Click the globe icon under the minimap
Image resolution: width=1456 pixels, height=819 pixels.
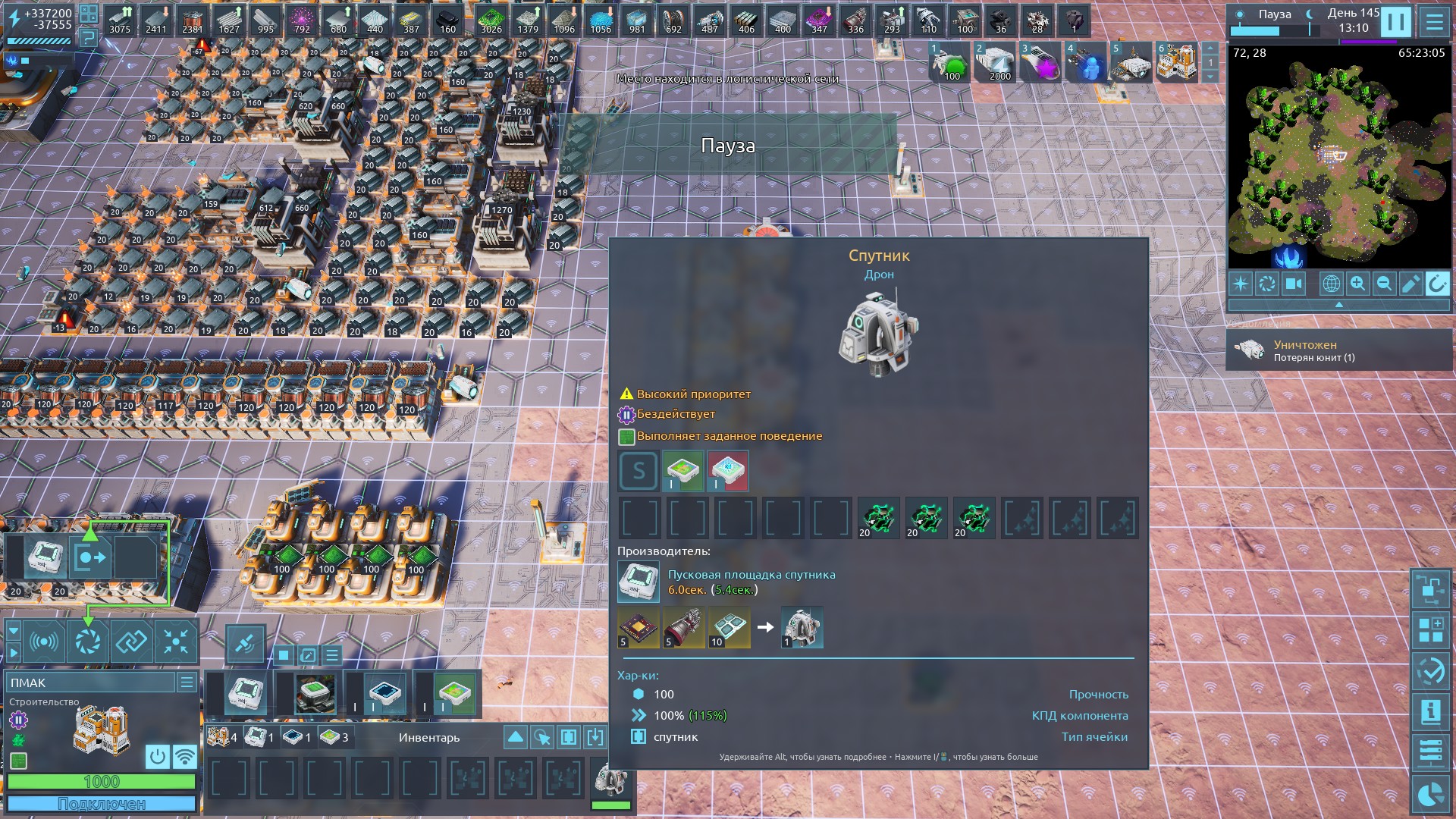coord(1331,284)
